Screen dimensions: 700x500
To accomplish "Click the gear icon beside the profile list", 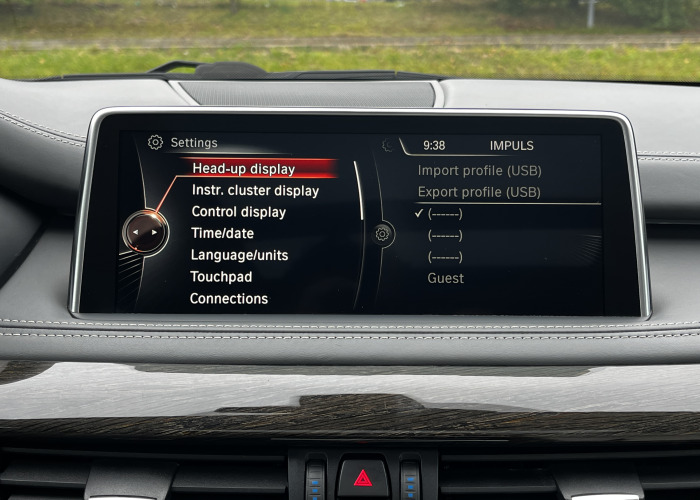I will click(382, 234).
